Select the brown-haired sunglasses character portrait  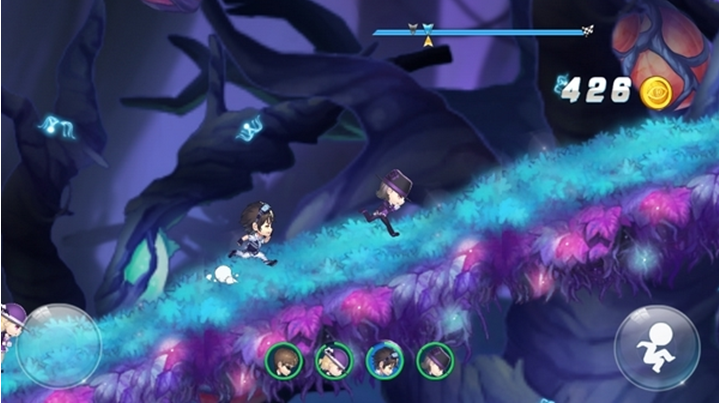pyautogui.click(x=284, y=360)
